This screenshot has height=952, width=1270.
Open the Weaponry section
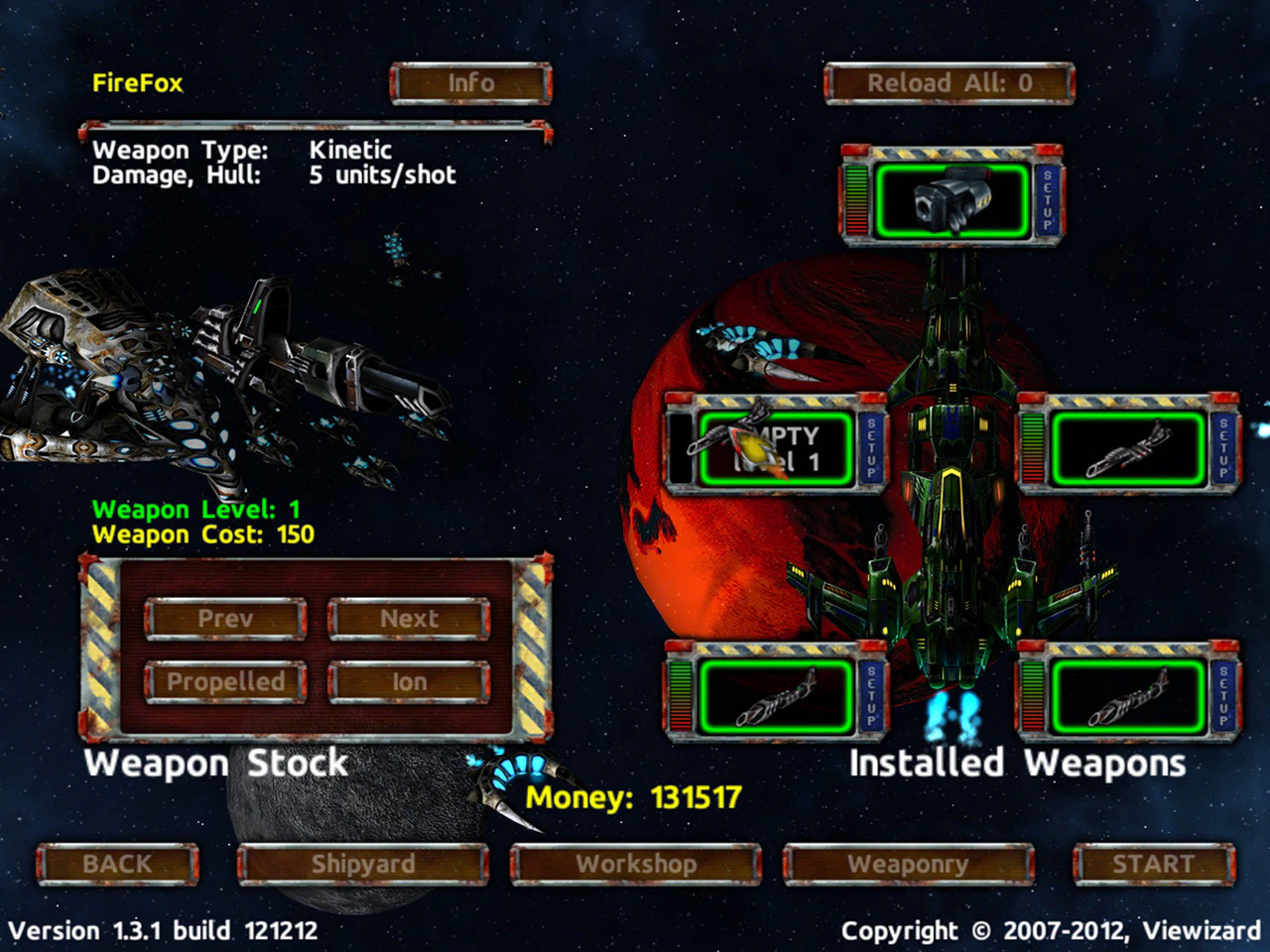908,864
